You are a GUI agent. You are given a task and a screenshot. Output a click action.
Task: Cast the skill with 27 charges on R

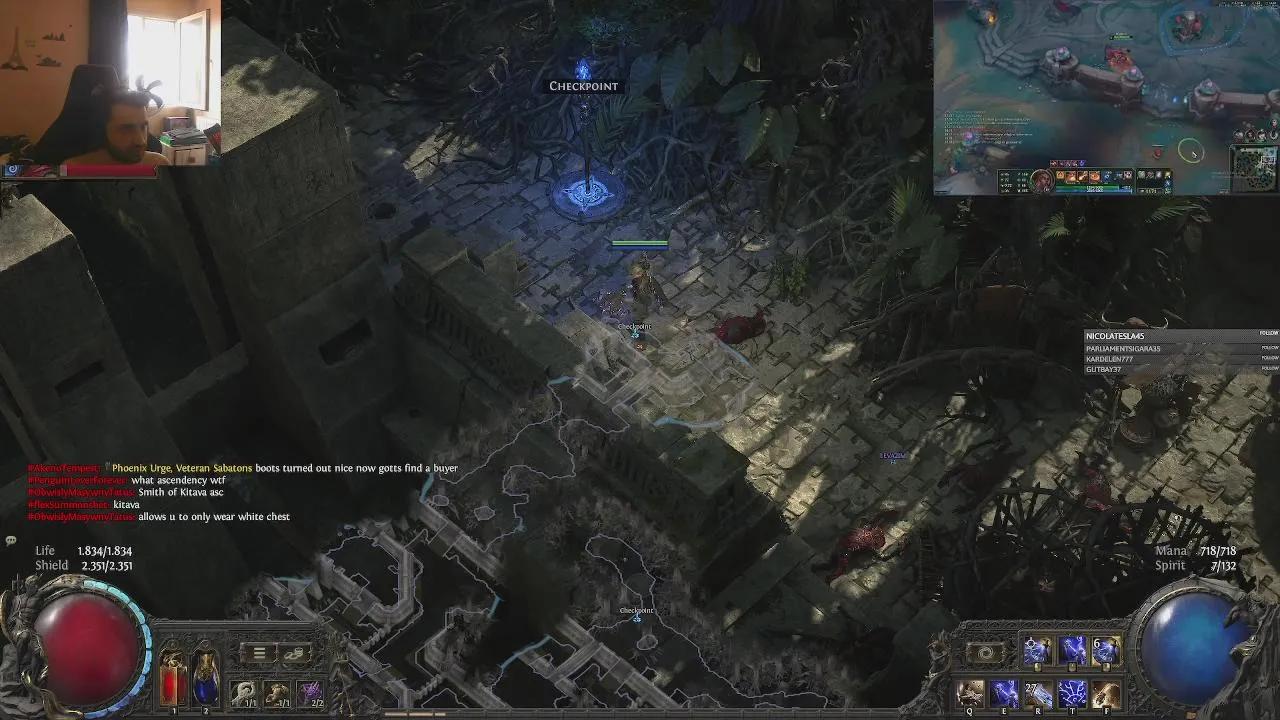1038,693
